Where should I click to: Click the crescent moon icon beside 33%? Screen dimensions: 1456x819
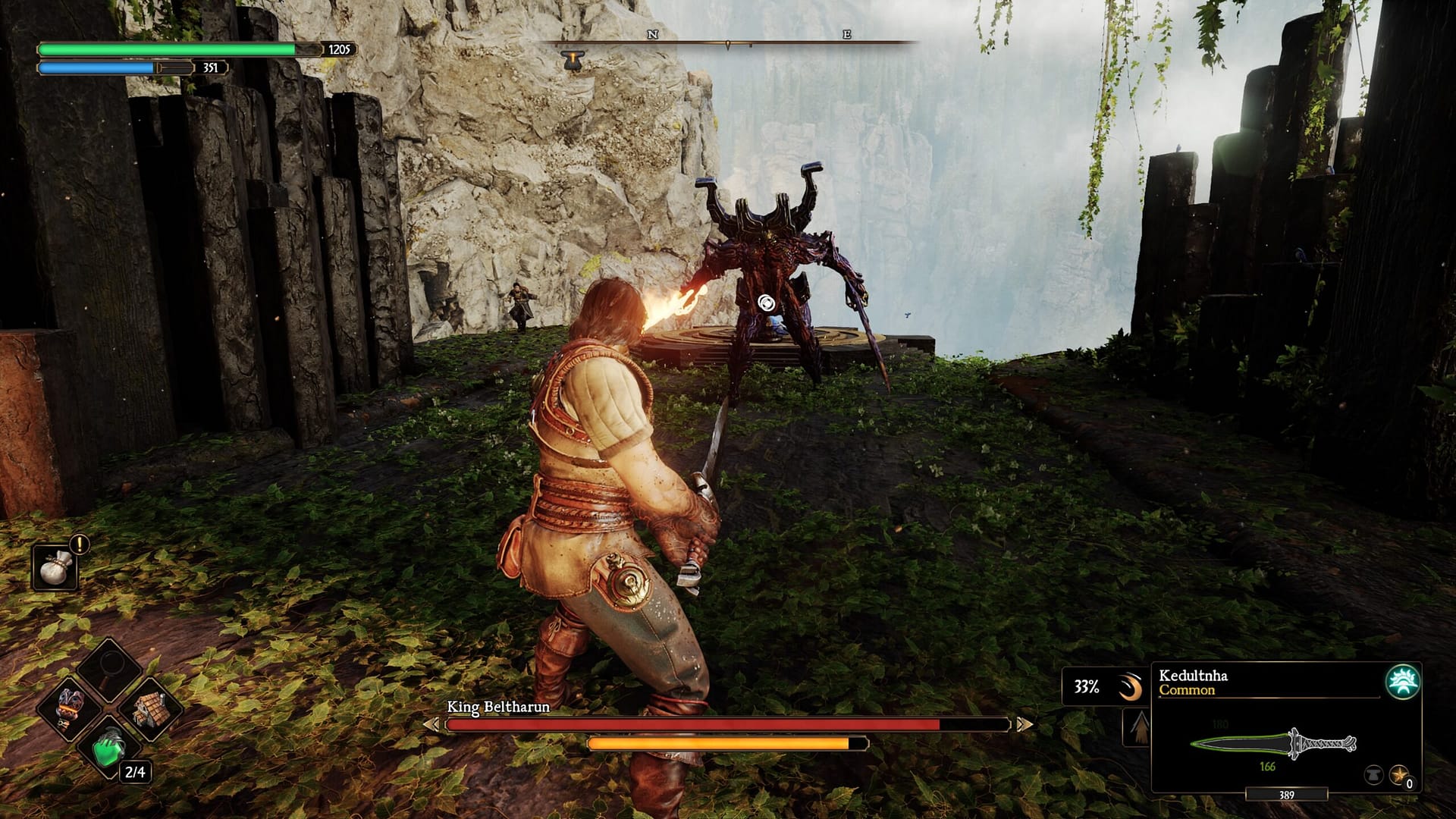[x=1130, y=686]
